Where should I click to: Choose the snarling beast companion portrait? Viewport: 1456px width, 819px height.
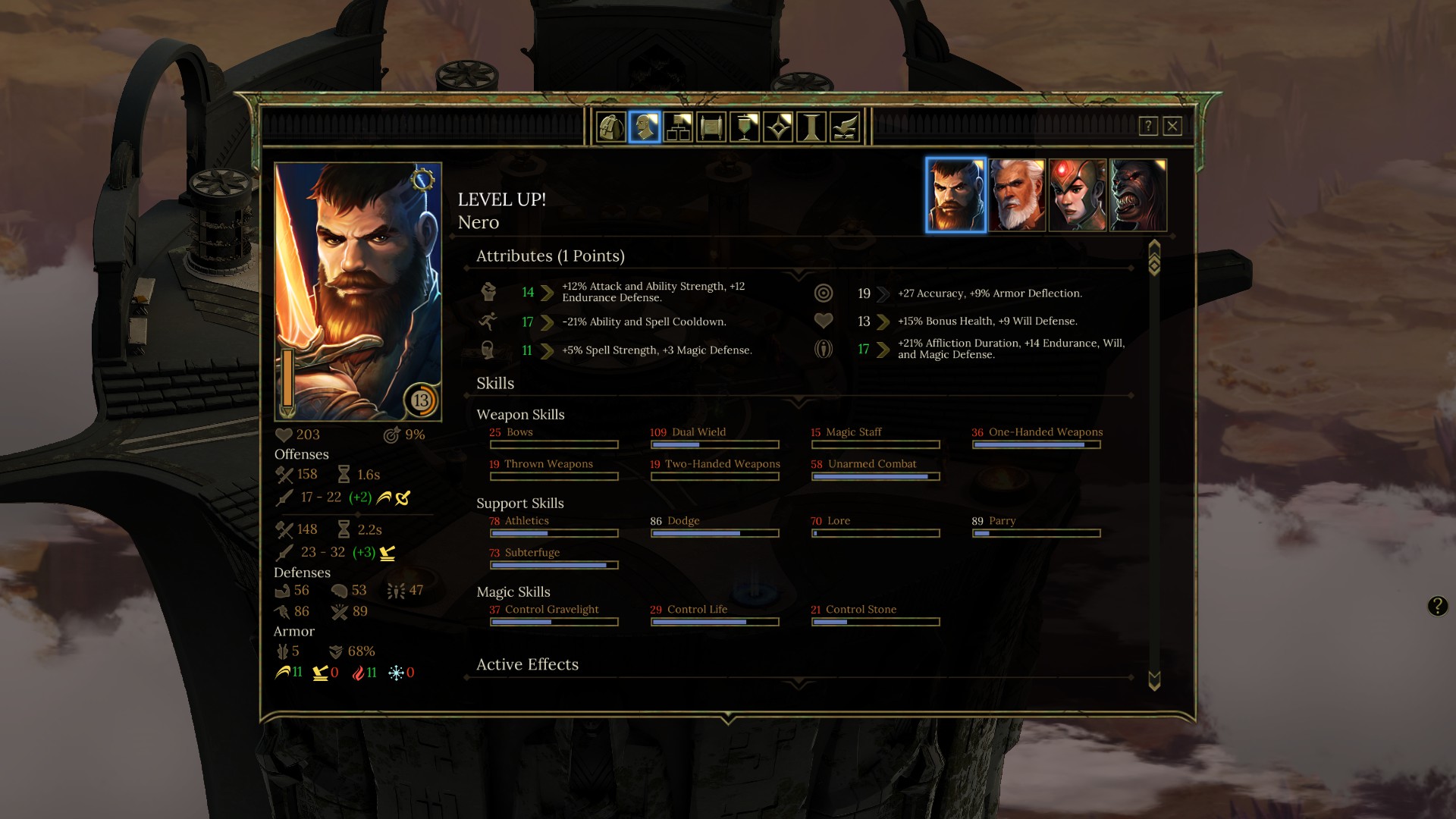click(1138, 195)
